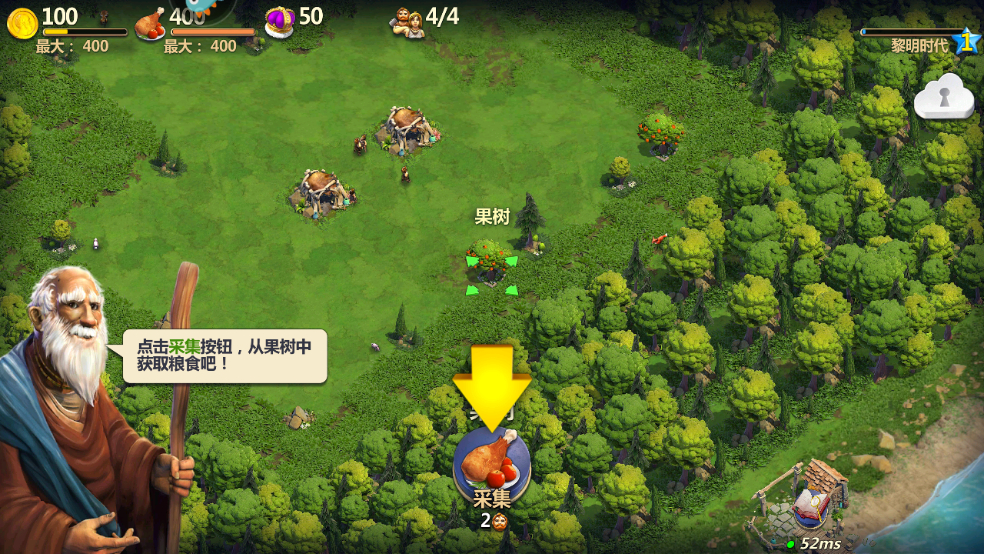View the villagers population icon
984x554 pixels.
[x=407, y=20]
